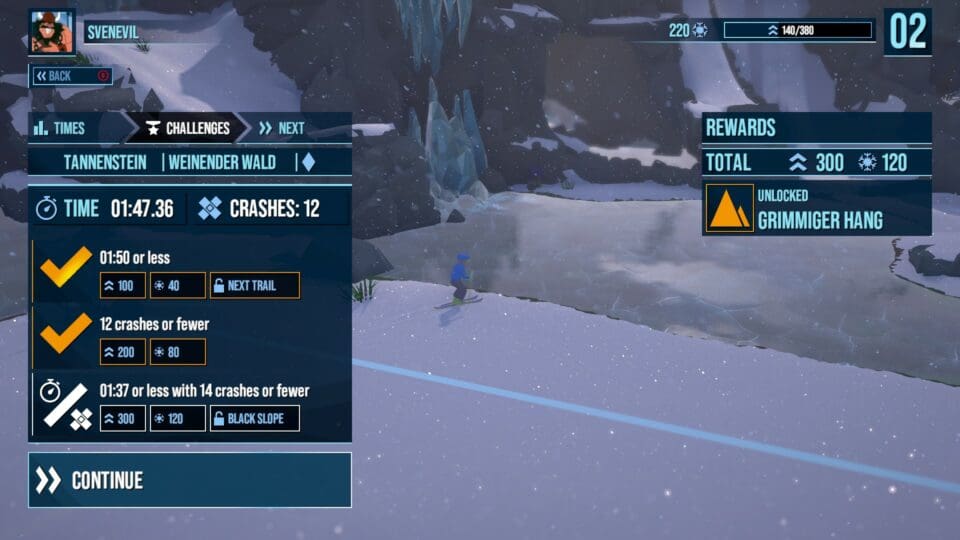Click the Black Slope unlock reward

[255, 418]
